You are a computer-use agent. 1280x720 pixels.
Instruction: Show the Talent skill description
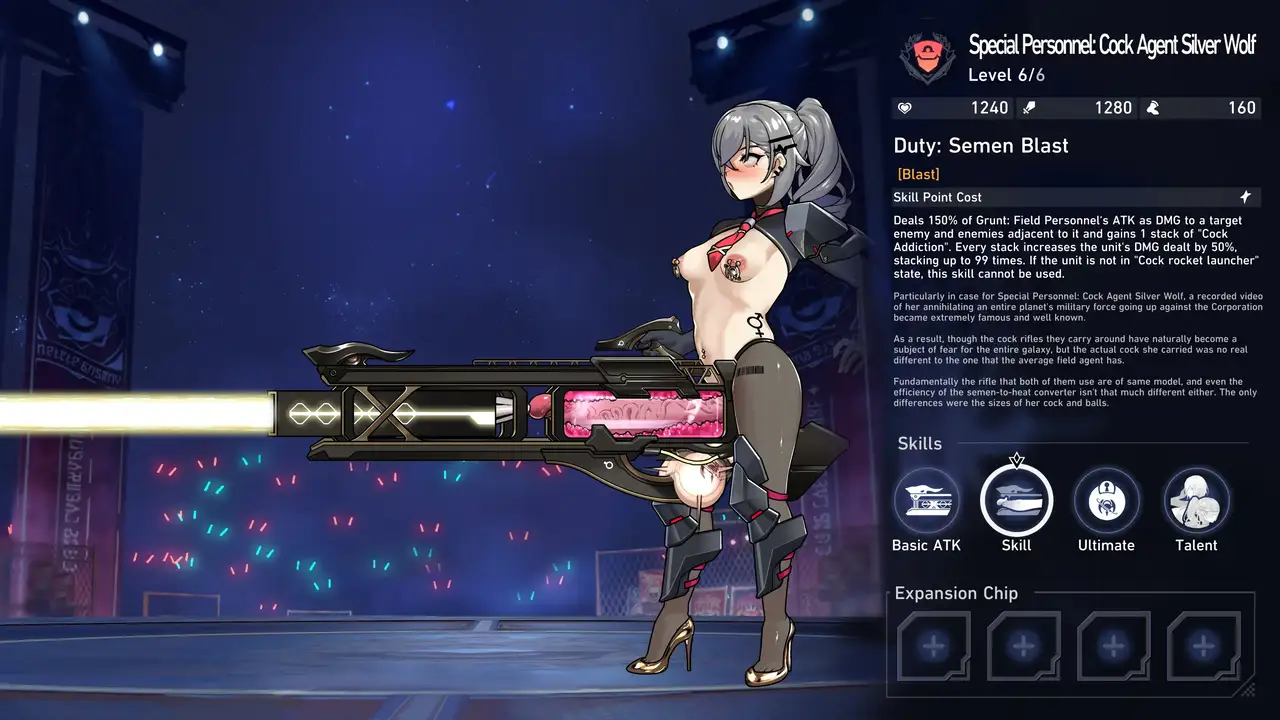(1196, 500)
